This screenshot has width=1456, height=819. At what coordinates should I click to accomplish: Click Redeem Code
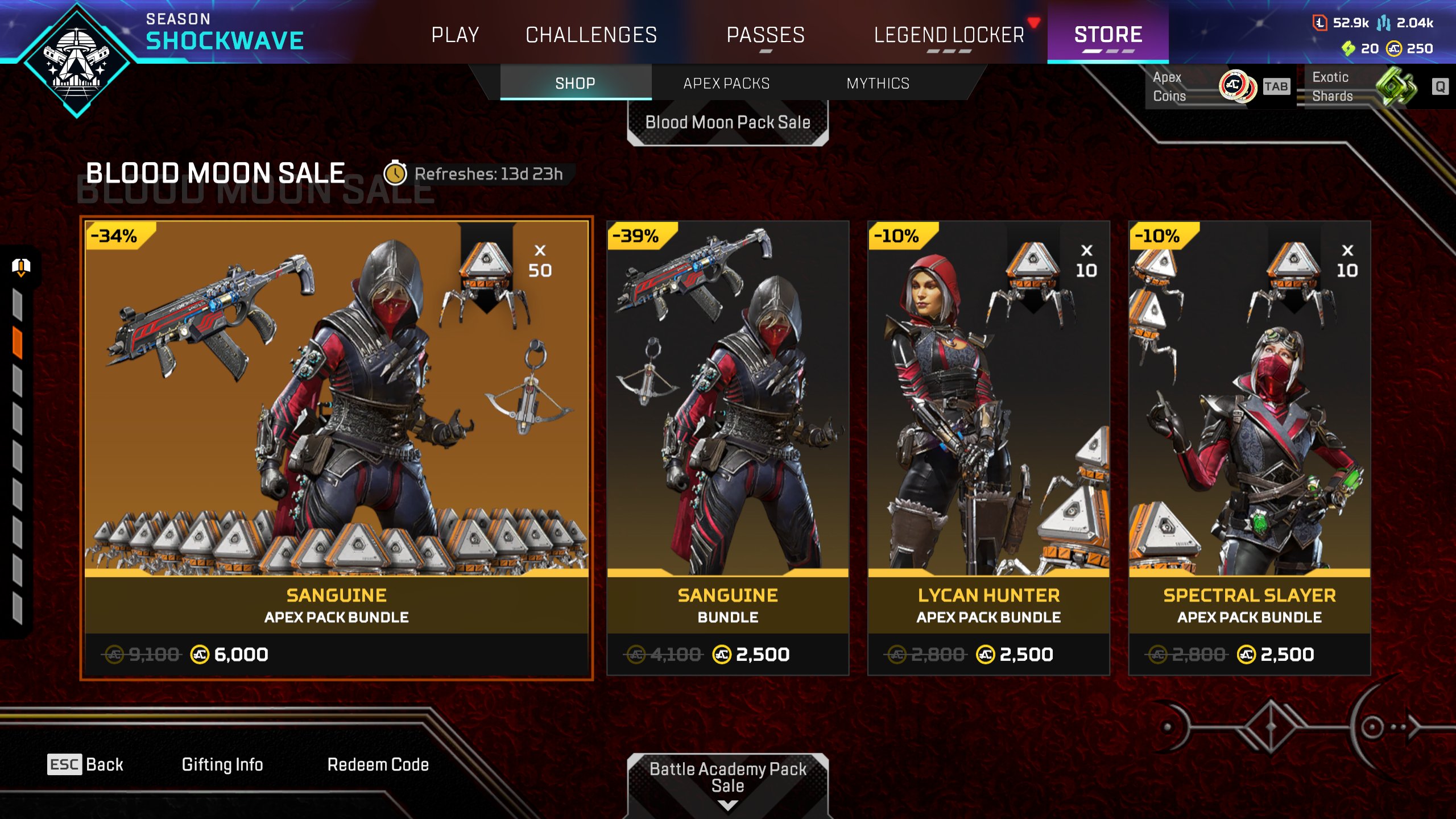coord(378,764)
